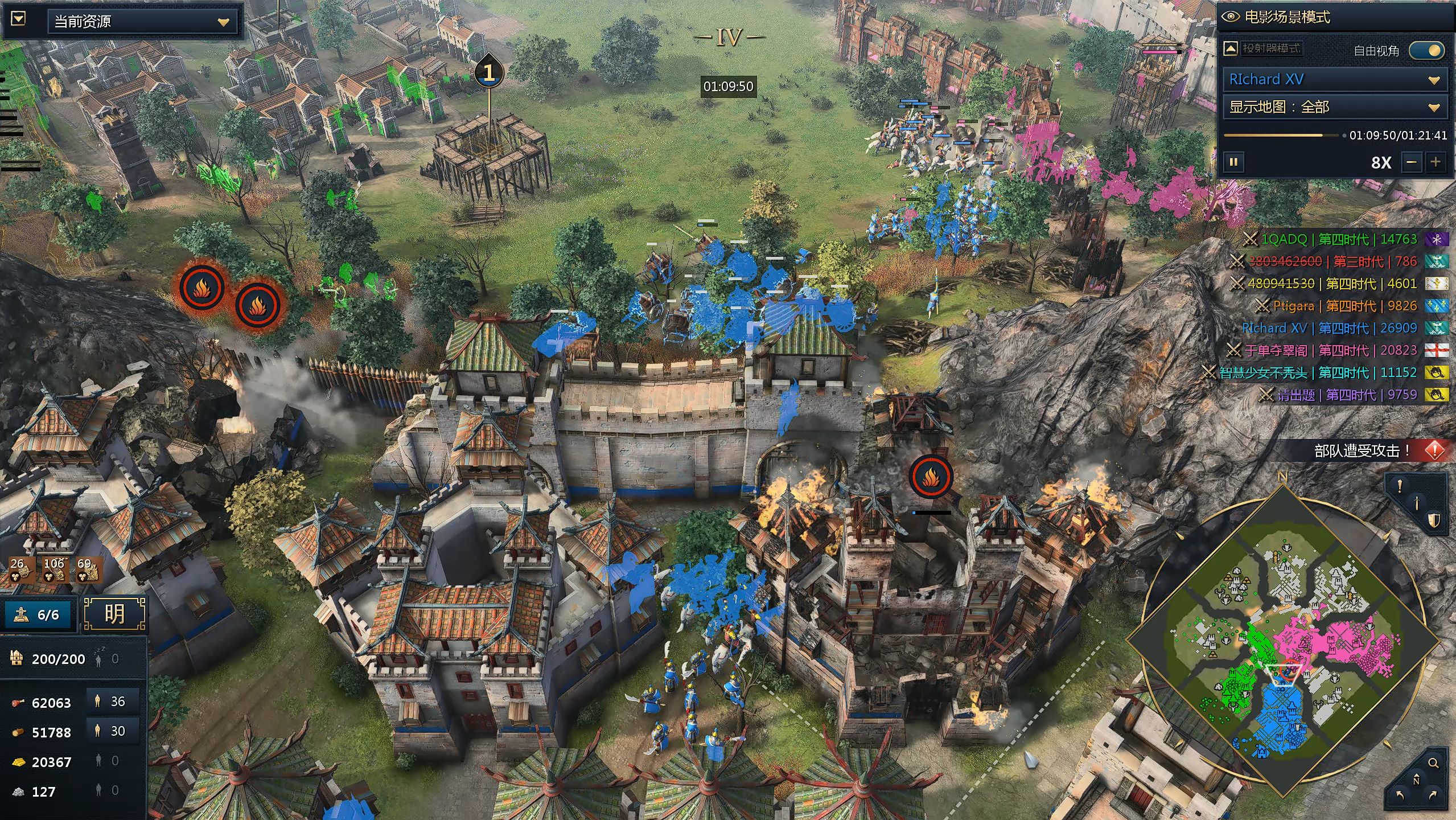This screenshot has width=1456, height=820.
Task: Click the minimap magnifier zoom button
Action: [x=1433, y=762]
